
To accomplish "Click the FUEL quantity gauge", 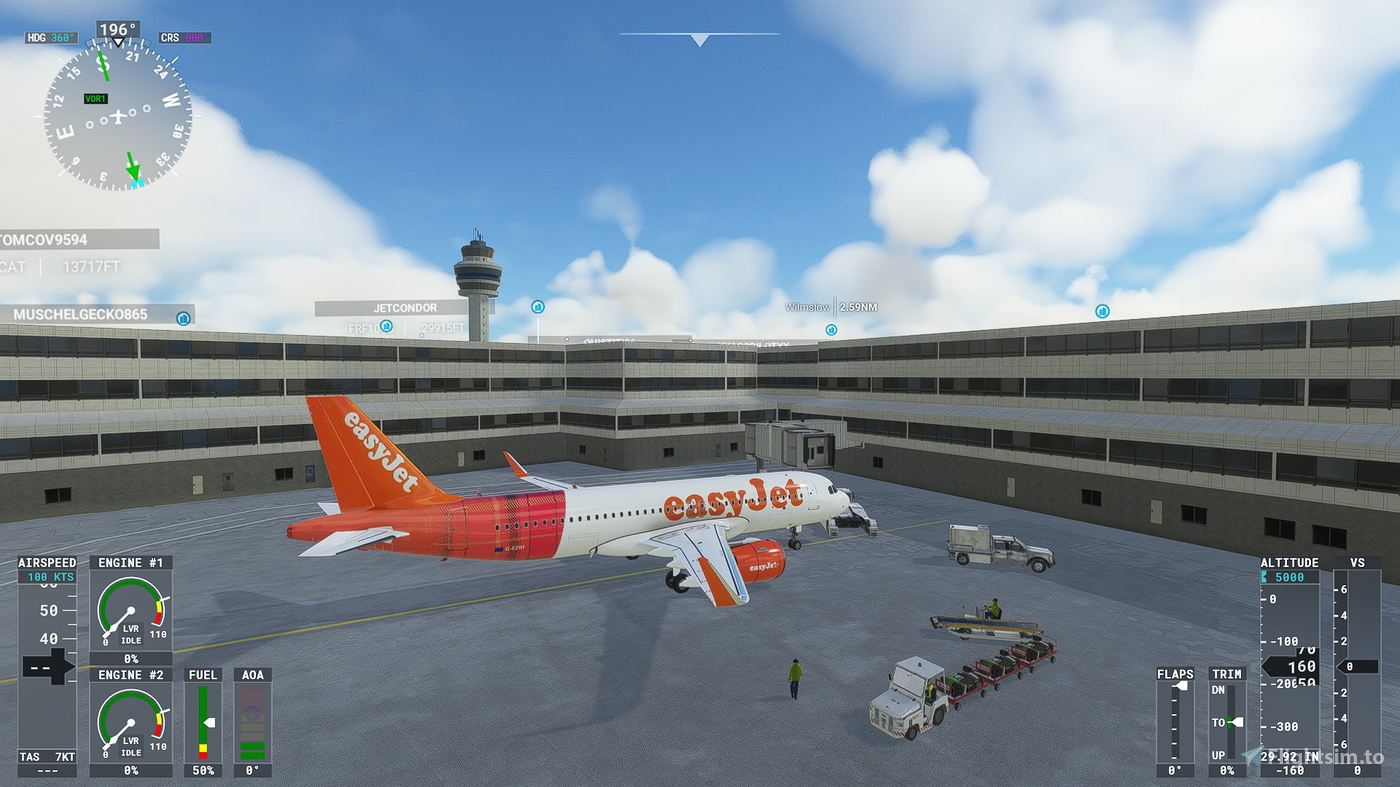I will click(204, 720).
